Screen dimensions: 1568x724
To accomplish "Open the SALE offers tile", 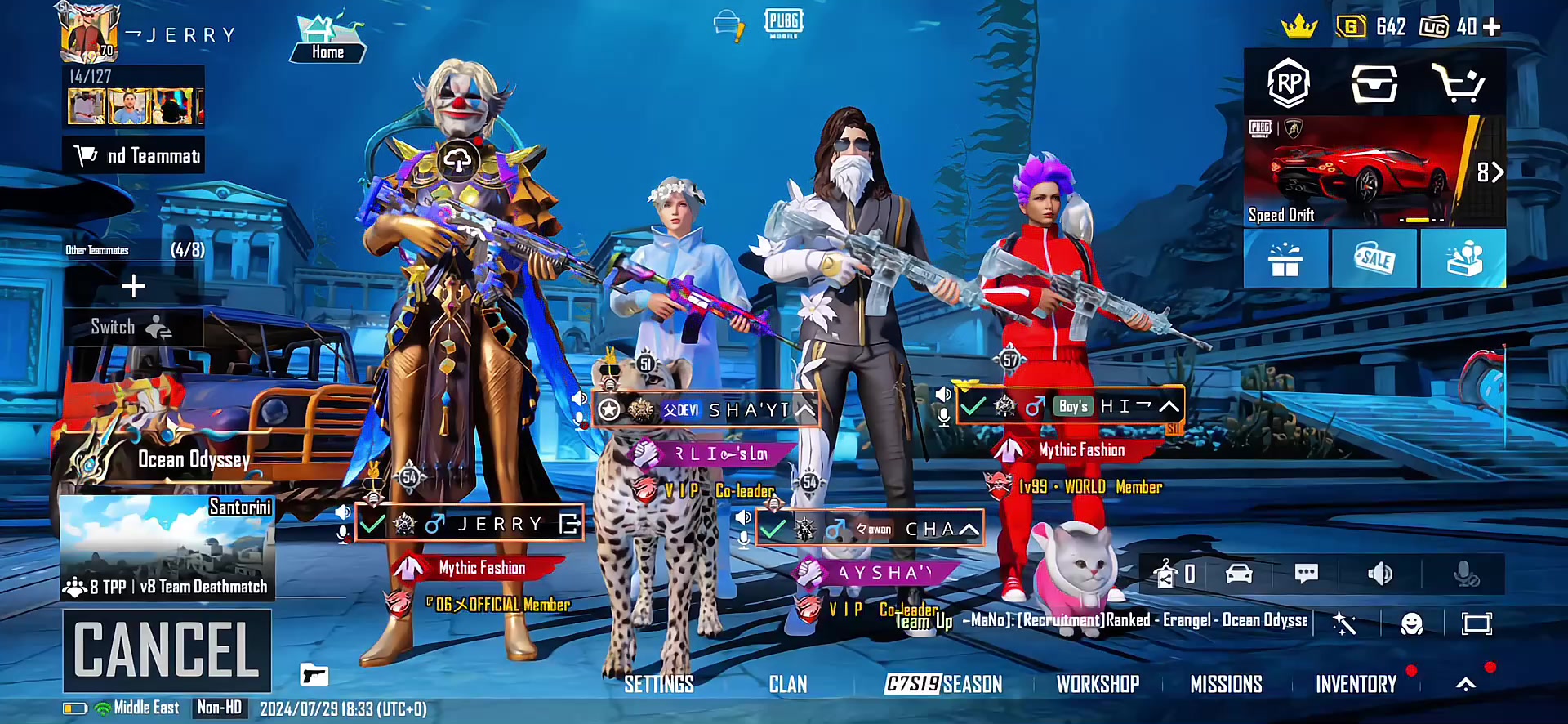I will pos(1374,259).
